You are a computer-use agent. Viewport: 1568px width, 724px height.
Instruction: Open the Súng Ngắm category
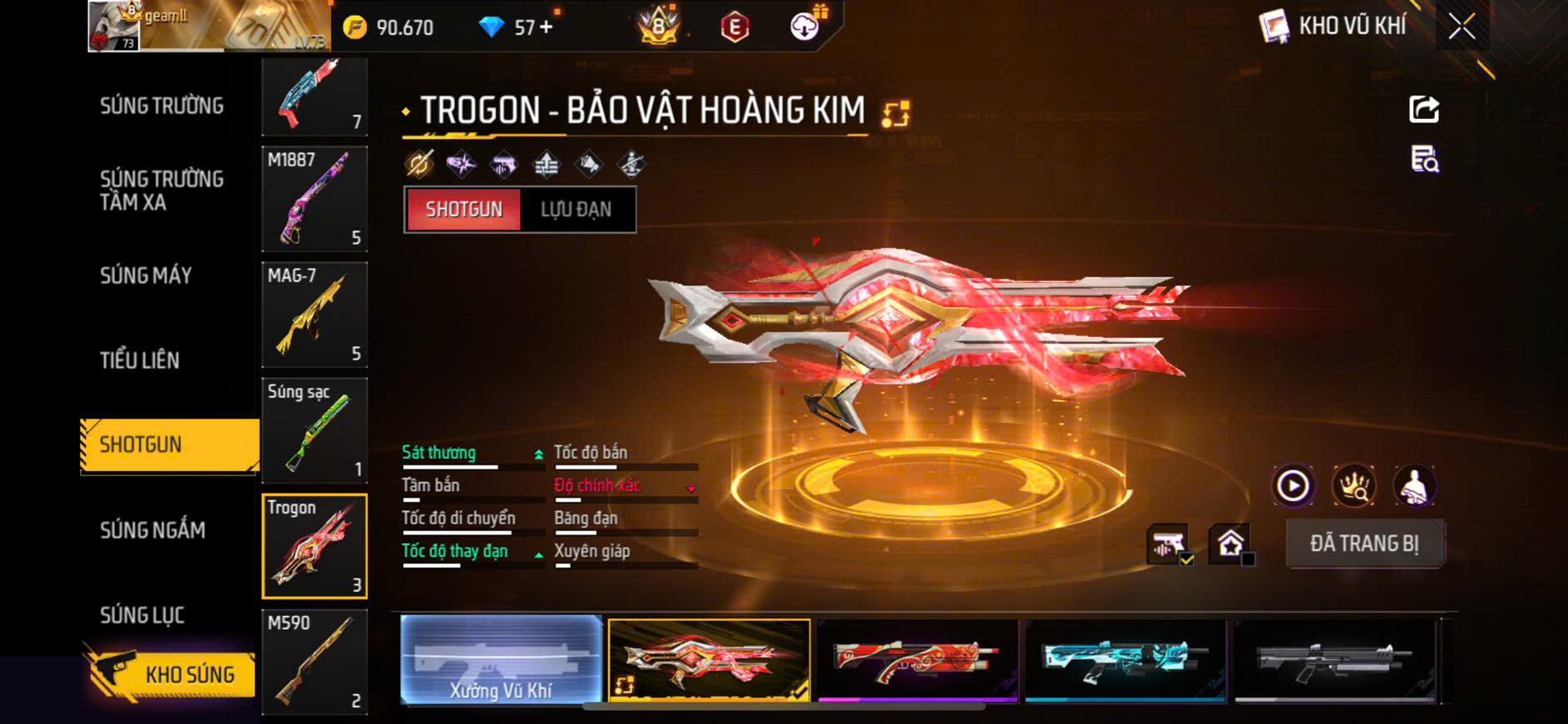[x=153, y=530]
